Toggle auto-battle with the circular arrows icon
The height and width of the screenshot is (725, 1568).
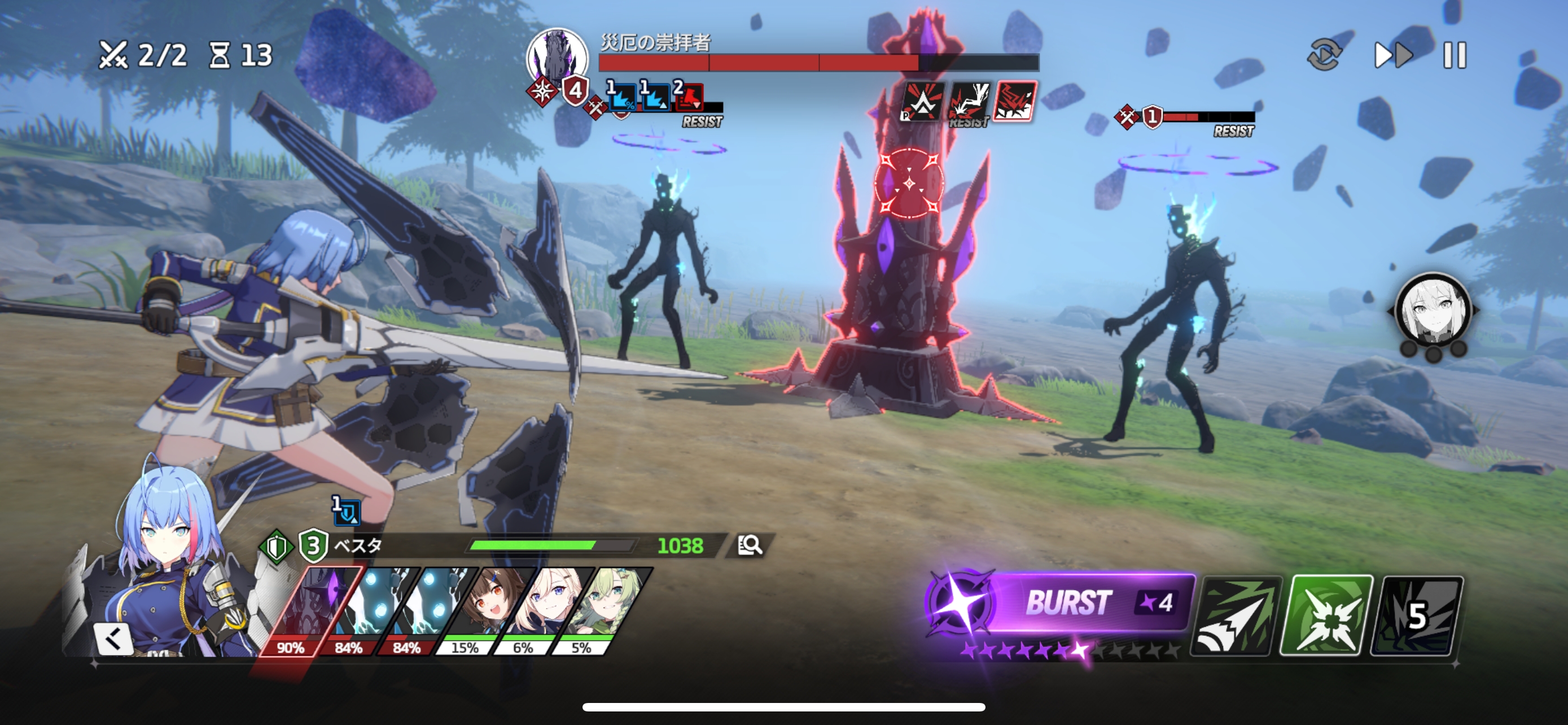pos(1324,55)
